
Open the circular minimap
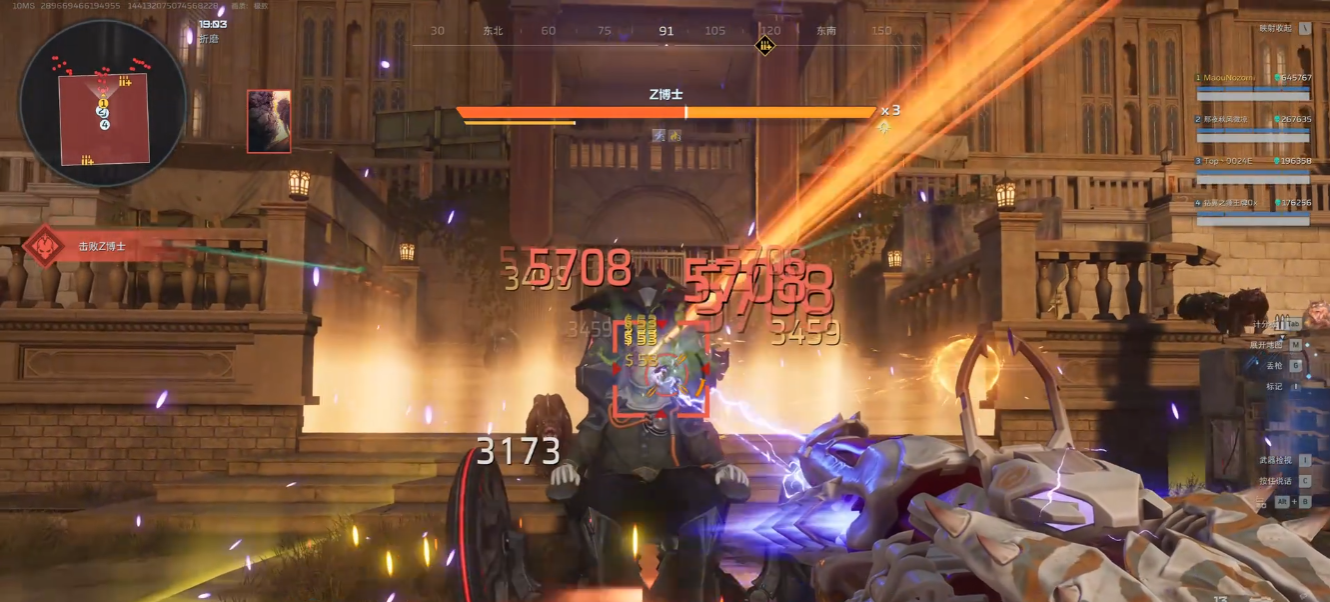point(103,103)
